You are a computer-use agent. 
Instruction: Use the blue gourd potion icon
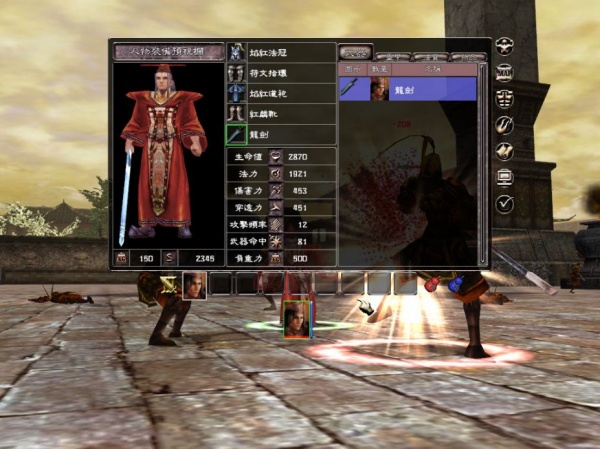pos(455,285)
